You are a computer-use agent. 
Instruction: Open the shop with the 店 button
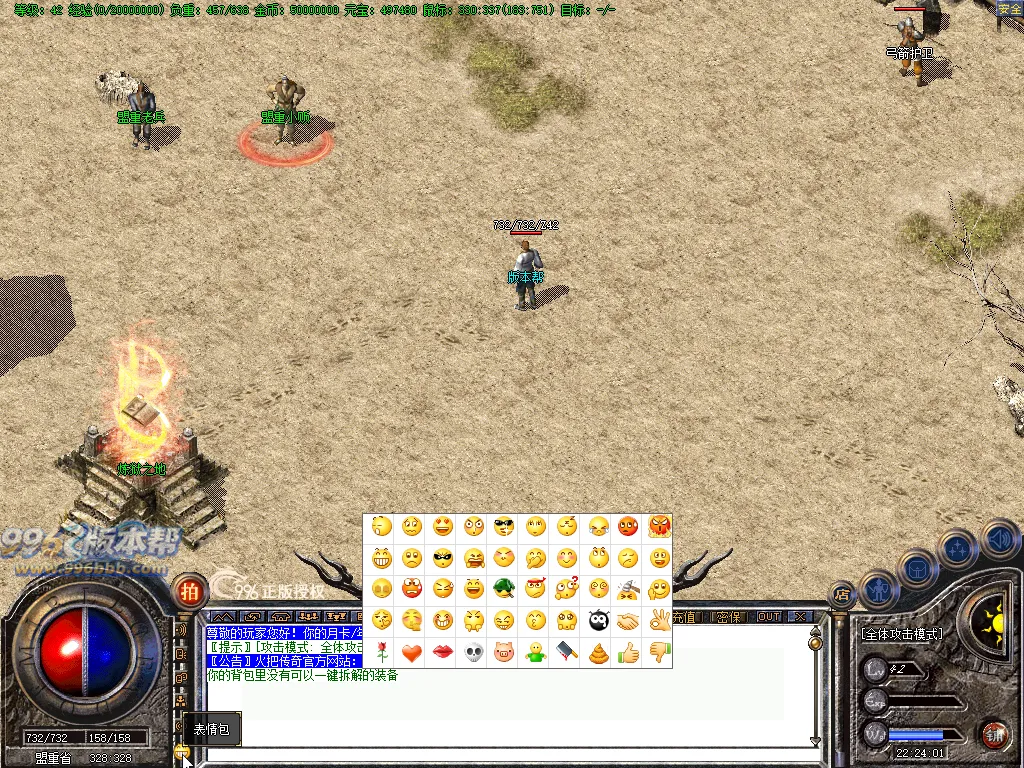[x=843, y=595]
